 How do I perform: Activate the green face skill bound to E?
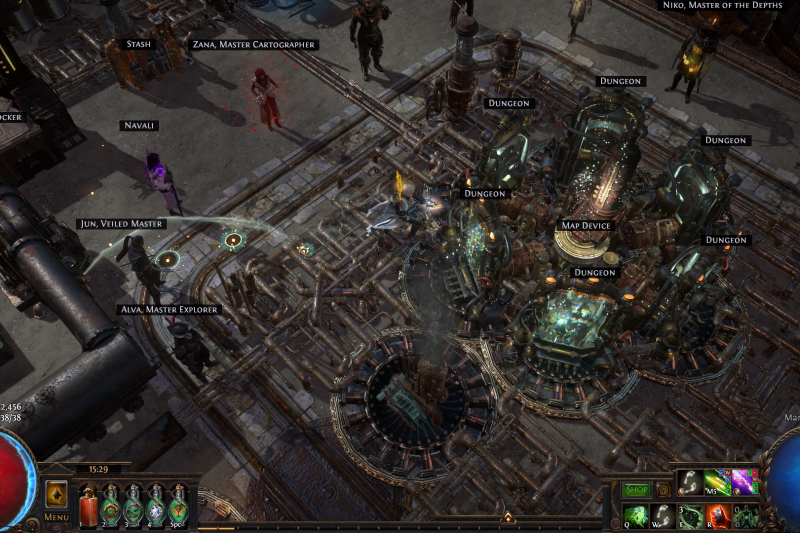(692, 516)
